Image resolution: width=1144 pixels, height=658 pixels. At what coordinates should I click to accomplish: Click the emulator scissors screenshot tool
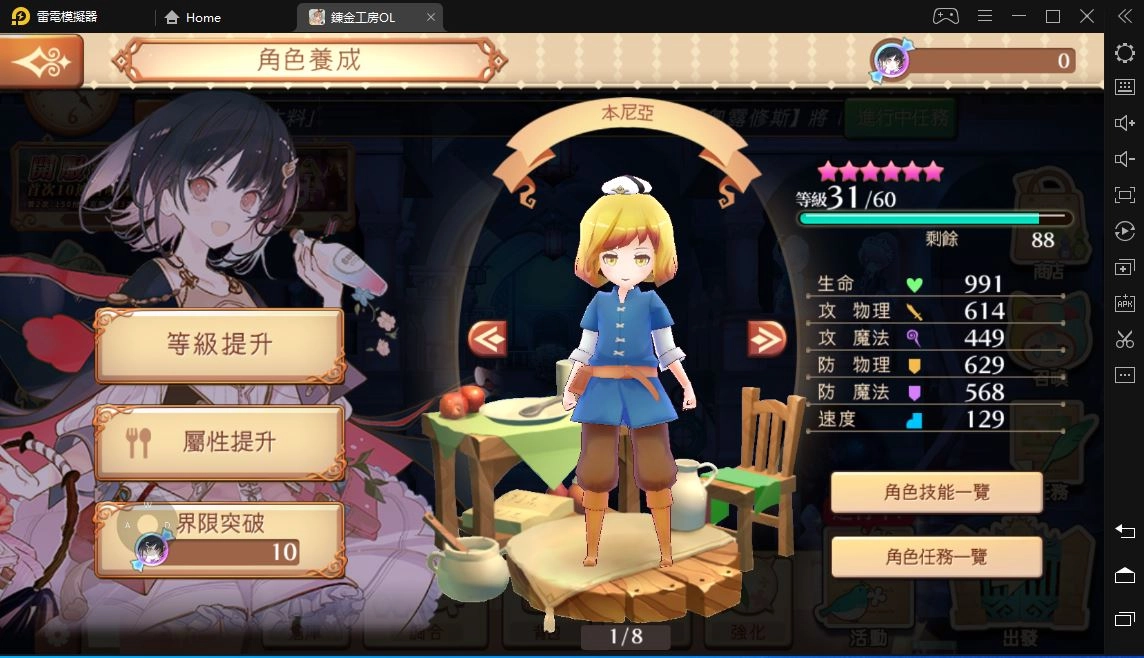pyautogui.click(x=1125, y=339)
